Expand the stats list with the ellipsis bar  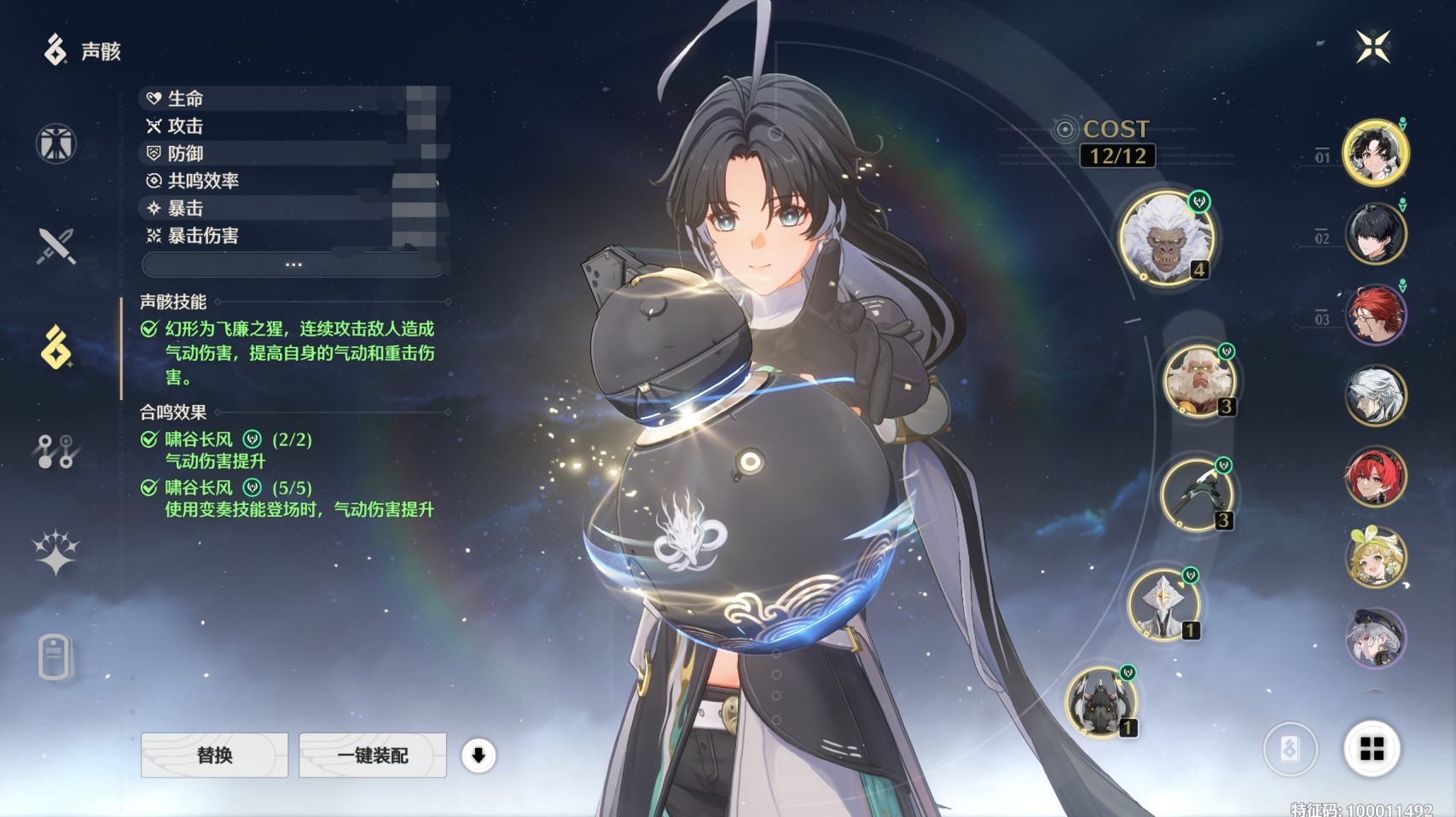coord(293,264)
